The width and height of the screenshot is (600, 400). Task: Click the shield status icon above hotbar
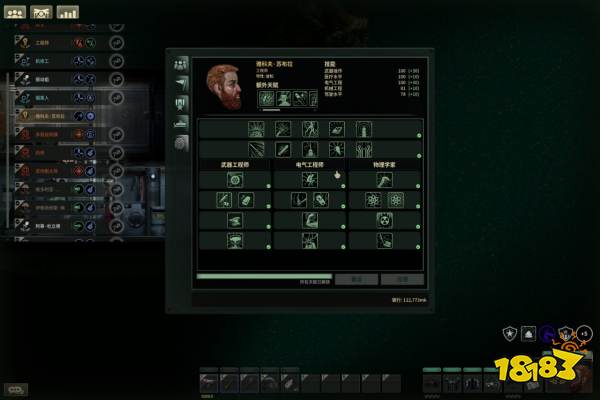tap(508, 335)
